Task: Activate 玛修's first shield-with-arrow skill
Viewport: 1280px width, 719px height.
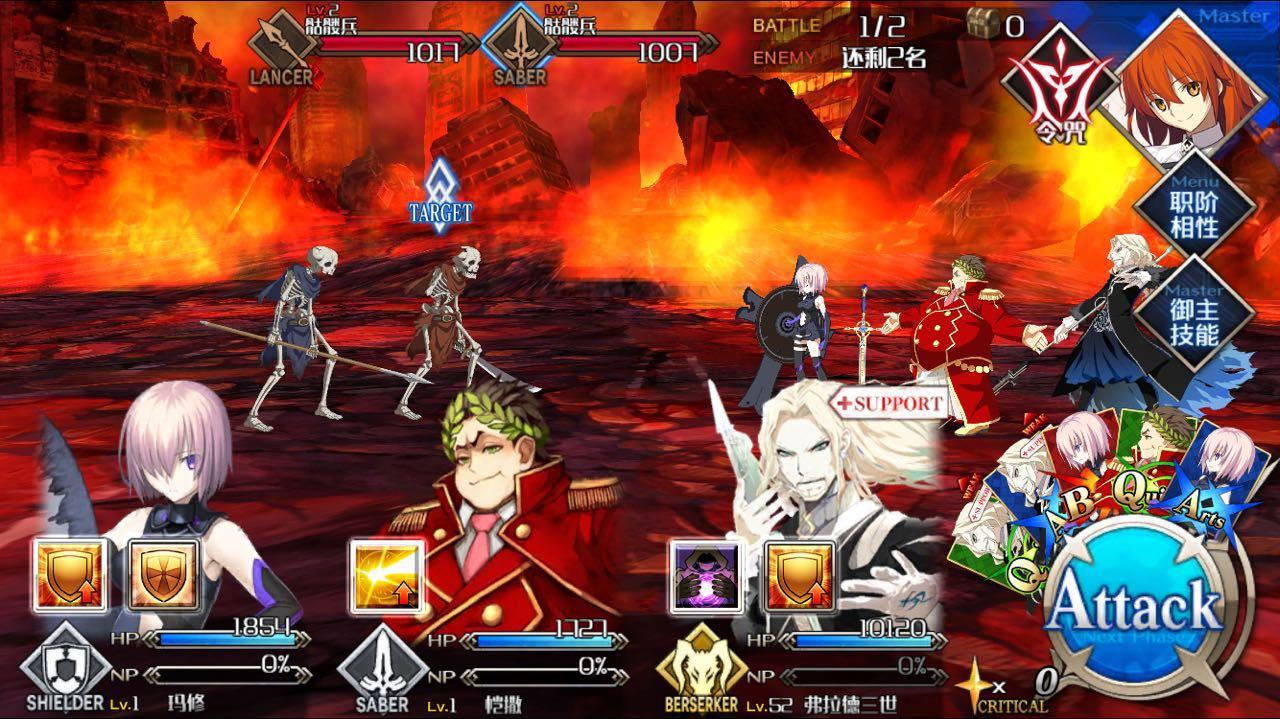Action: tap(69, 575)
